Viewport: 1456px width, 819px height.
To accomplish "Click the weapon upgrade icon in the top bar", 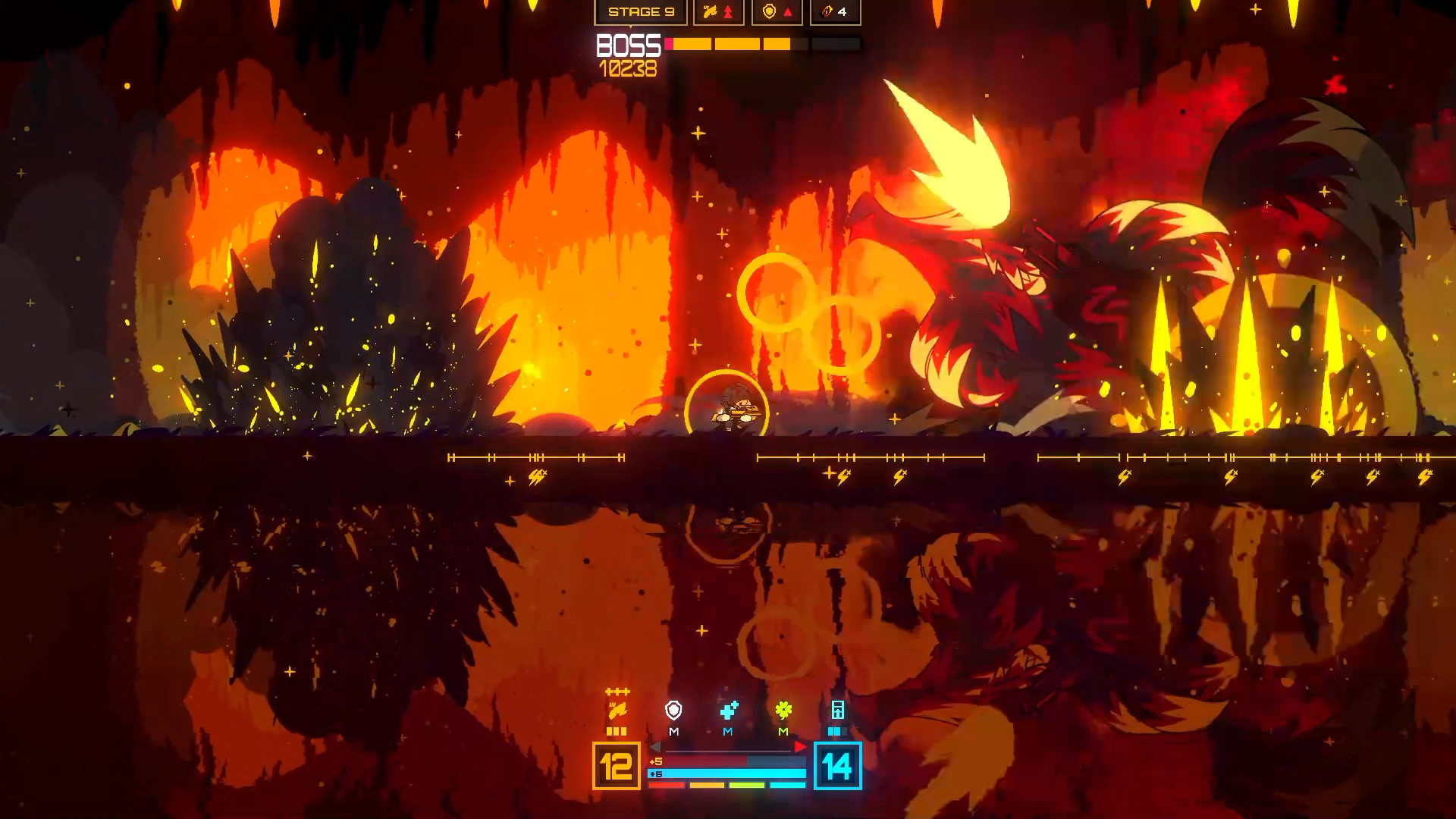I will [x=711, y=11].
